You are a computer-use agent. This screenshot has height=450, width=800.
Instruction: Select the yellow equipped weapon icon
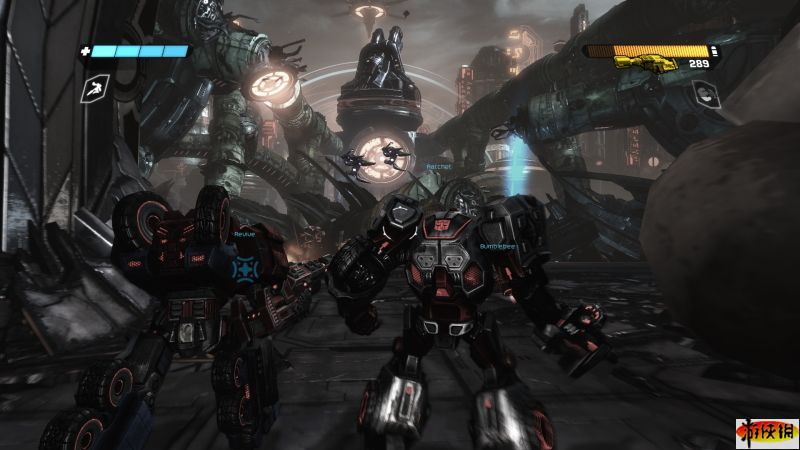click(641, 62)
